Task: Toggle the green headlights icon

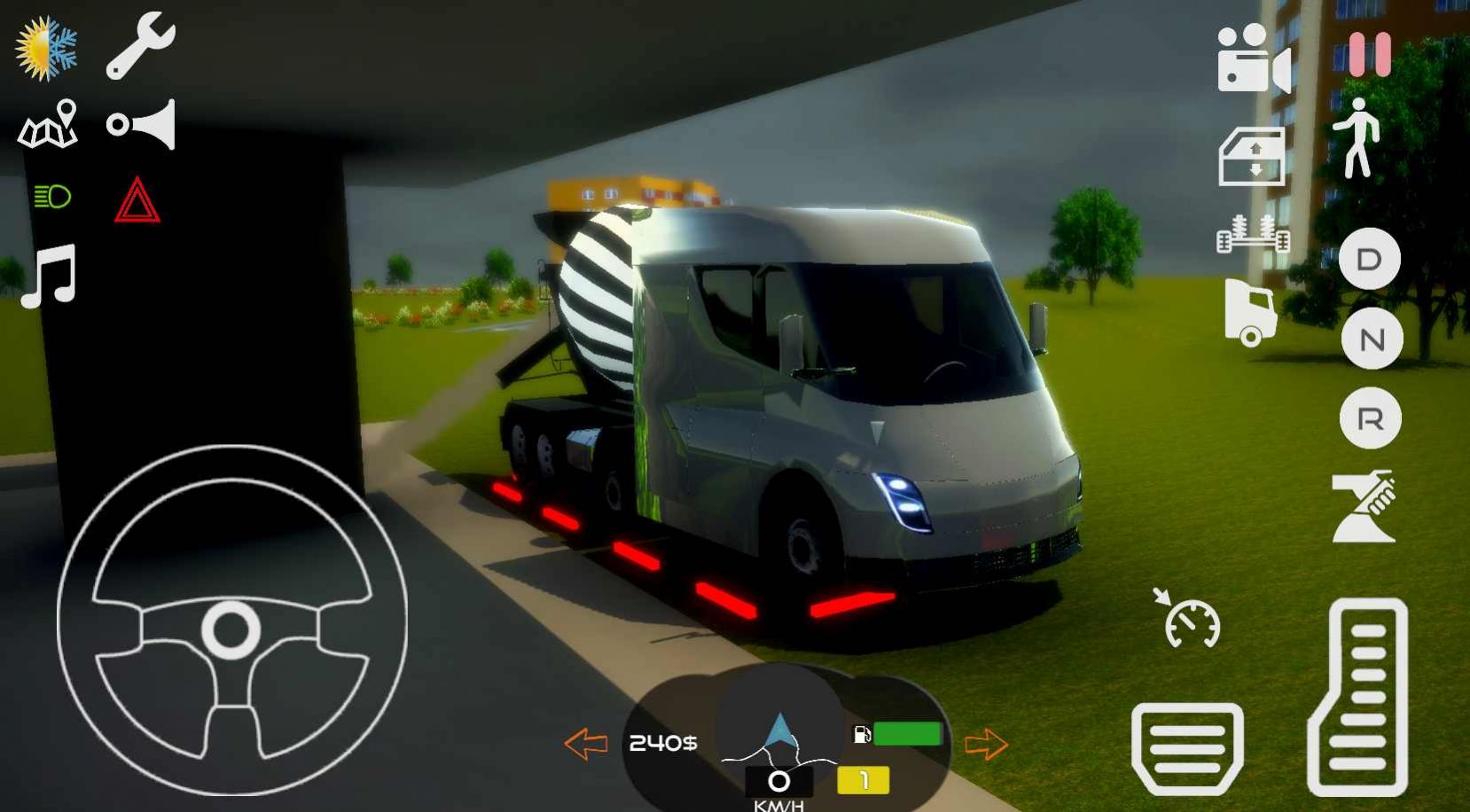Action: pyautogui.click(x=52, y=197)
